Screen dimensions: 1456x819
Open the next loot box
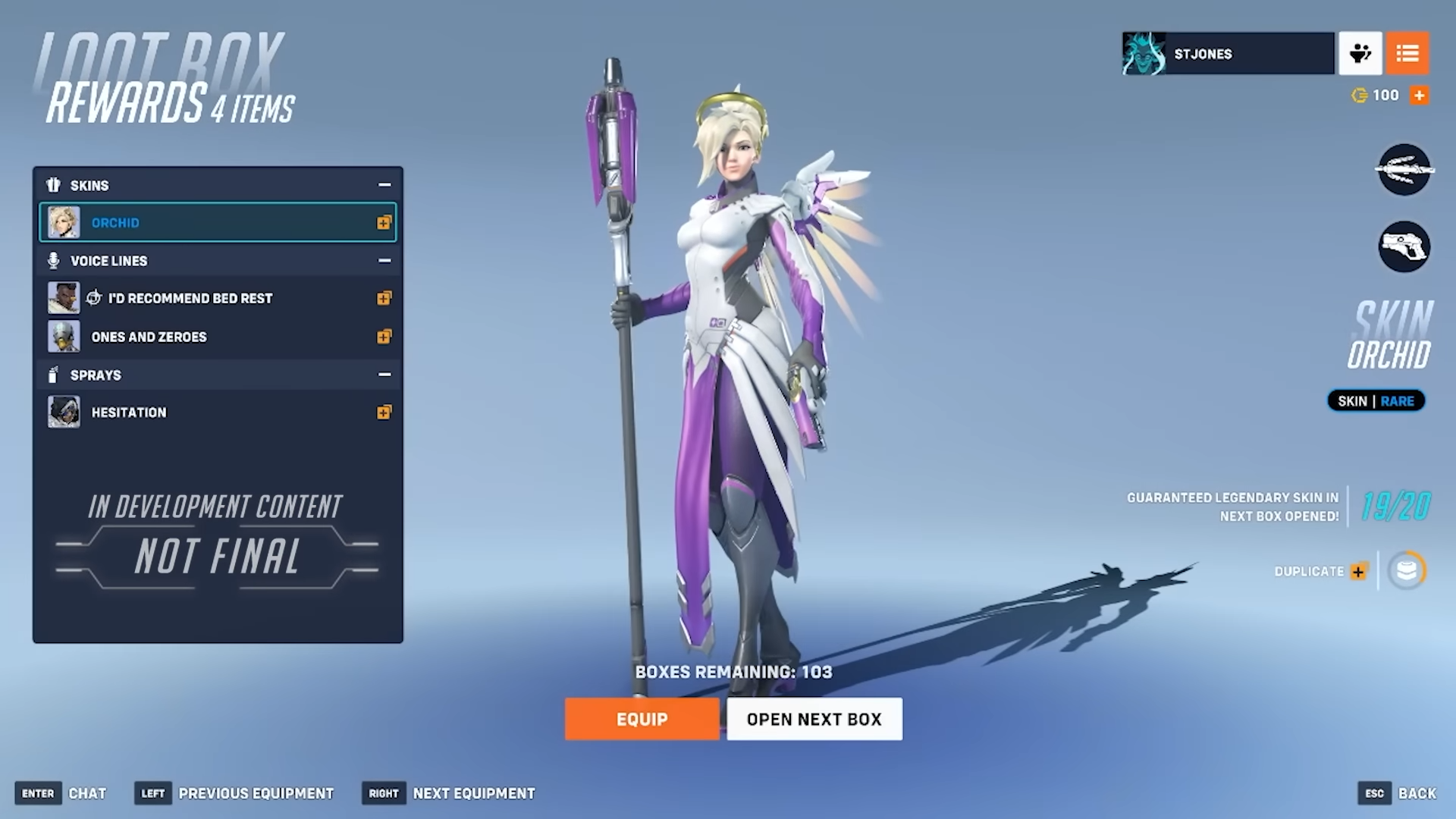click(814, 719)
